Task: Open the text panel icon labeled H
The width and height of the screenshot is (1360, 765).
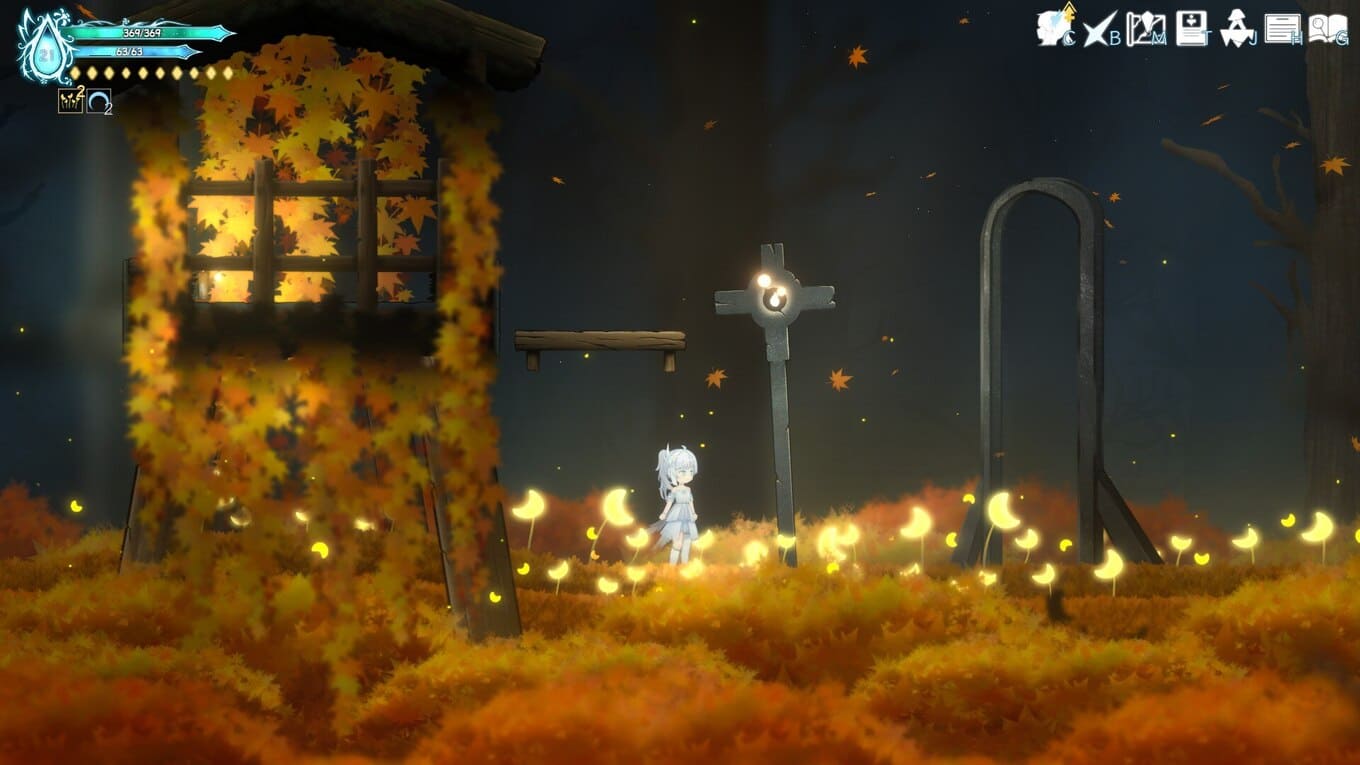Action: [x=1282, y=28]
